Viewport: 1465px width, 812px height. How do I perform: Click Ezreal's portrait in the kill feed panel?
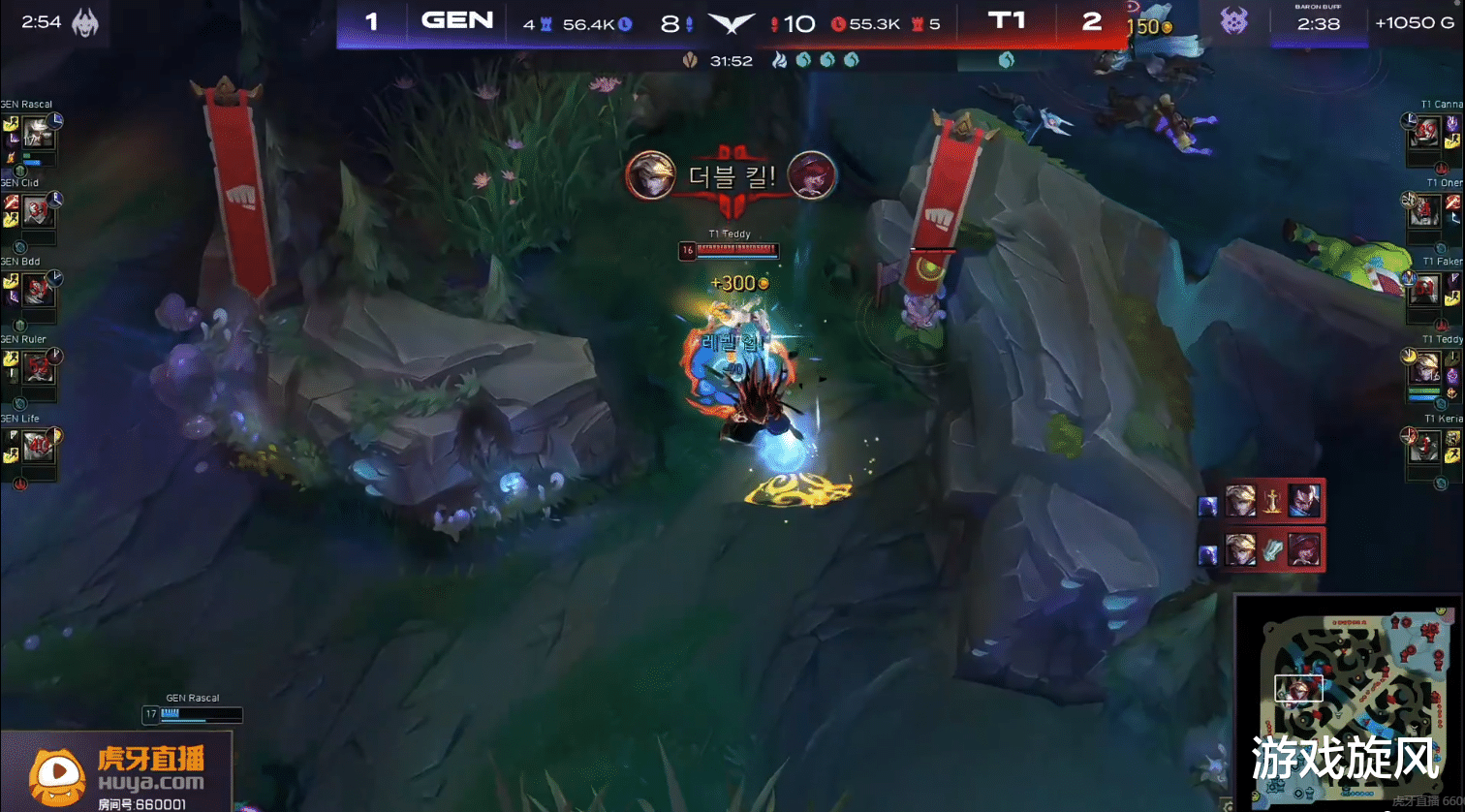pos(1240,501)
